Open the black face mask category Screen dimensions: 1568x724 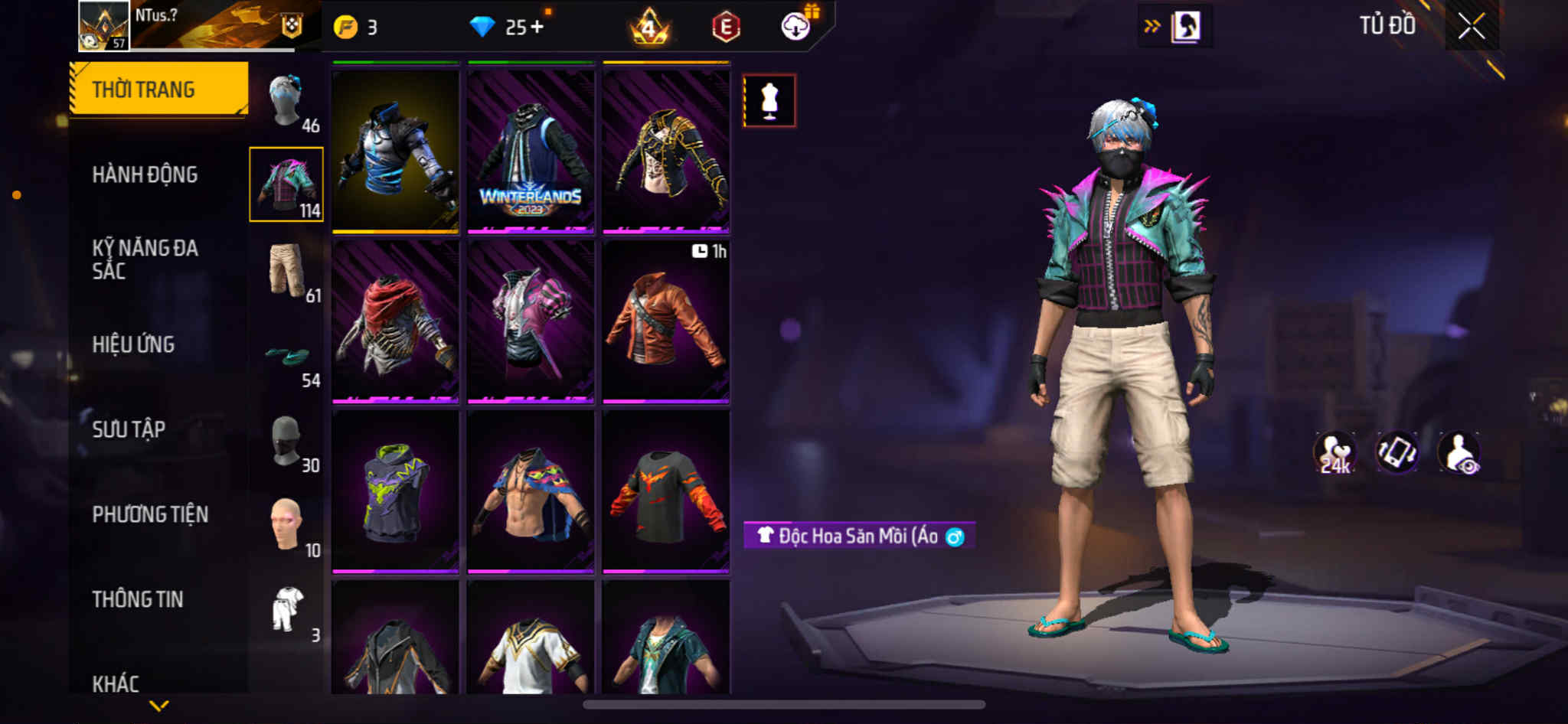288,442
